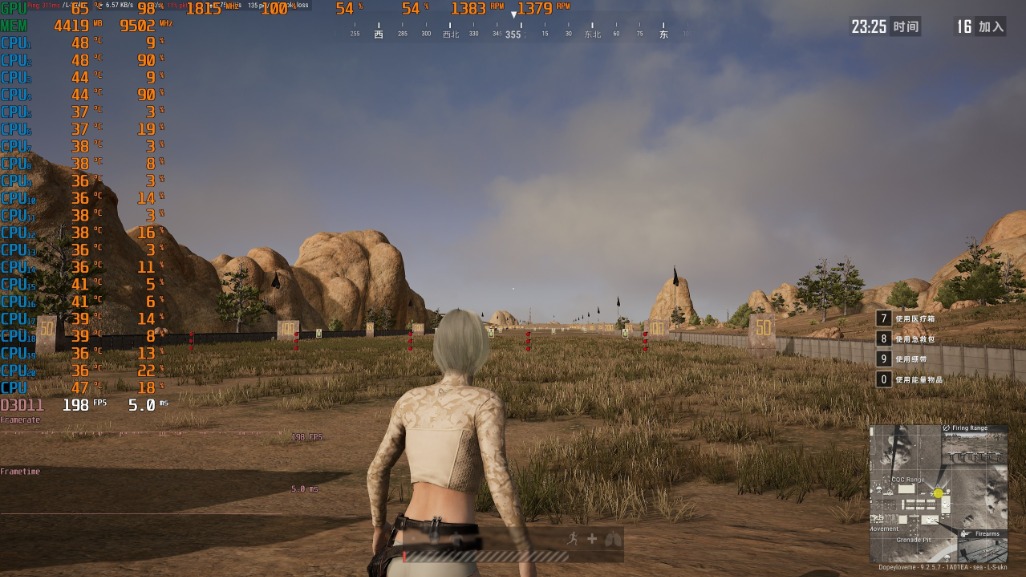Viewport: 1026px width, 577px height.
Task: Open the minimap of the training grounds
Action: (938, 494)
